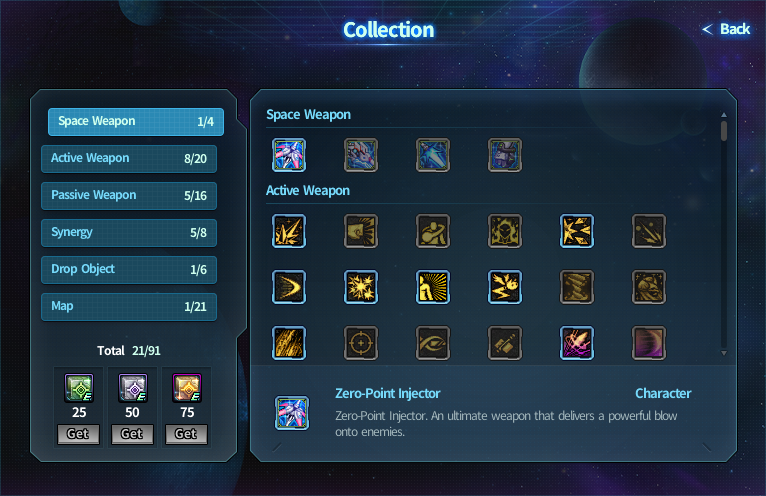Claim the 50 total reward with Get

132,434
